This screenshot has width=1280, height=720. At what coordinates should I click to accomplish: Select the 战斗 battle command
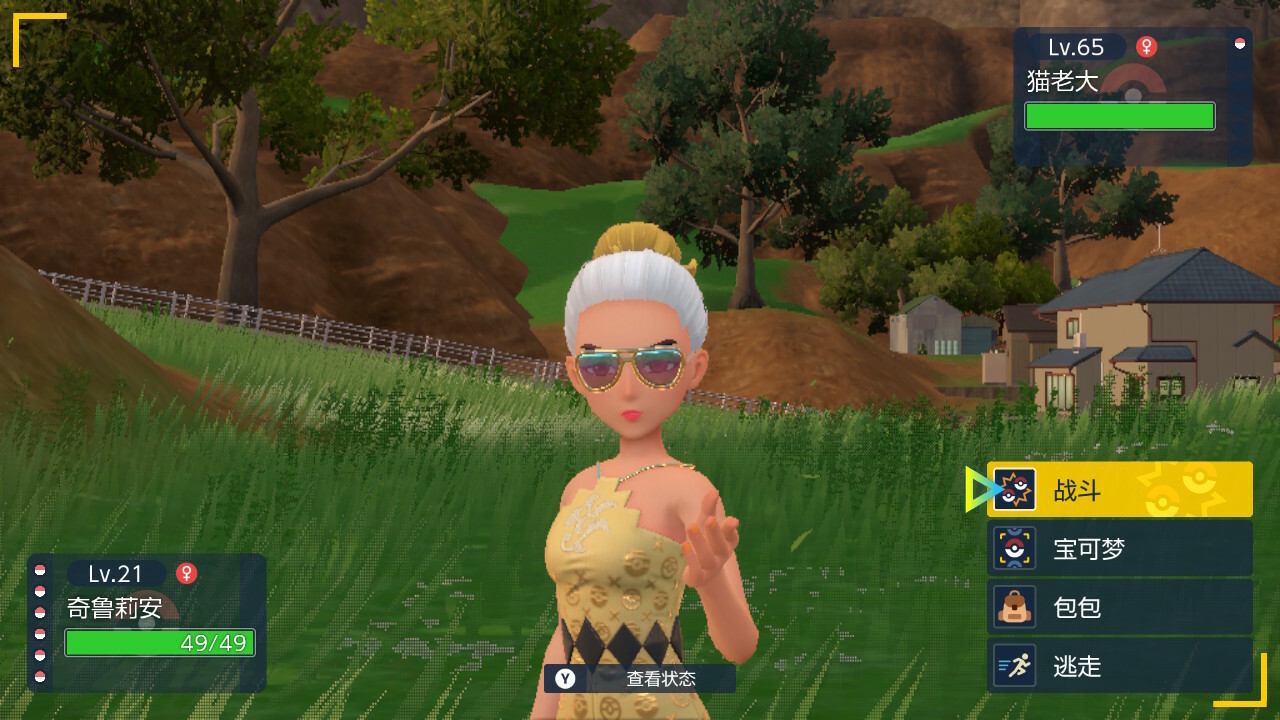click(x=1119, y=490)
